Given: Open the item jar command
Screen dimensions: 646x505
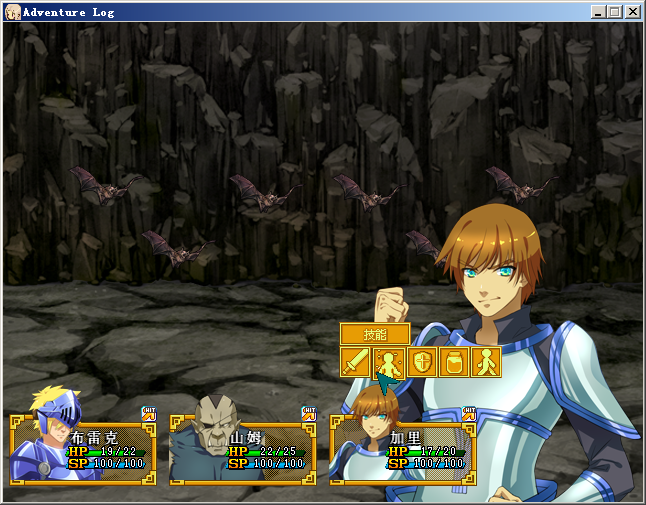Looking at the screenshot, I should pos(453,362).
